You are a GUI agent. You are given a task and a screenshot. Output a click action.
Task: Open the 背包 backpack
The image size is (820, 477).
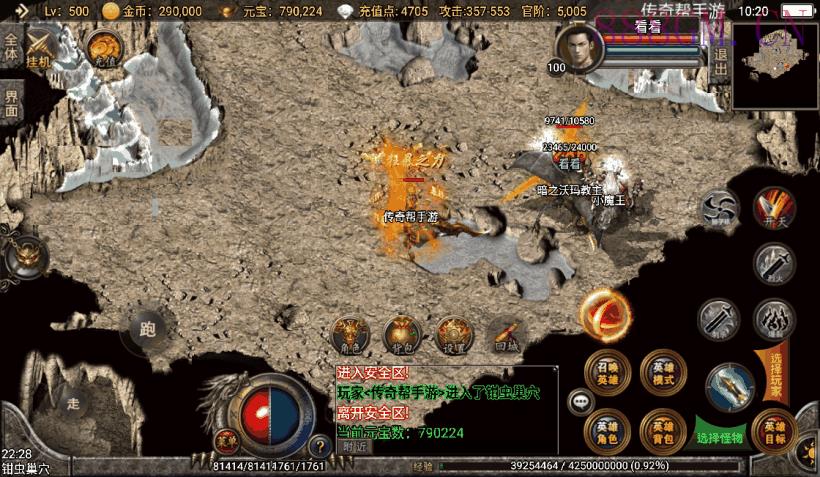(402, 334)
